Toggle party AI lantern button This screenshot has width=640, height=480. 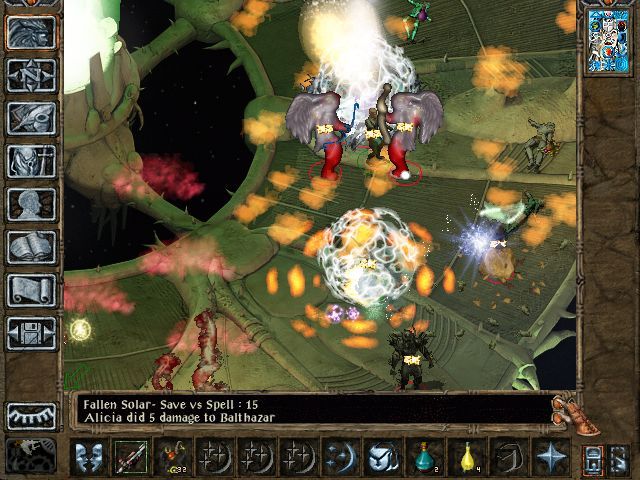592,460
